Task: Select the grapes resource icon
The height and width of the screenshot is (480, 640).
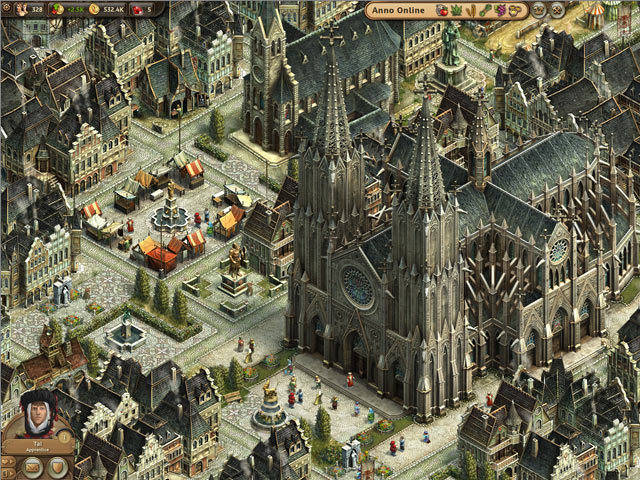Action: (500, 10)
